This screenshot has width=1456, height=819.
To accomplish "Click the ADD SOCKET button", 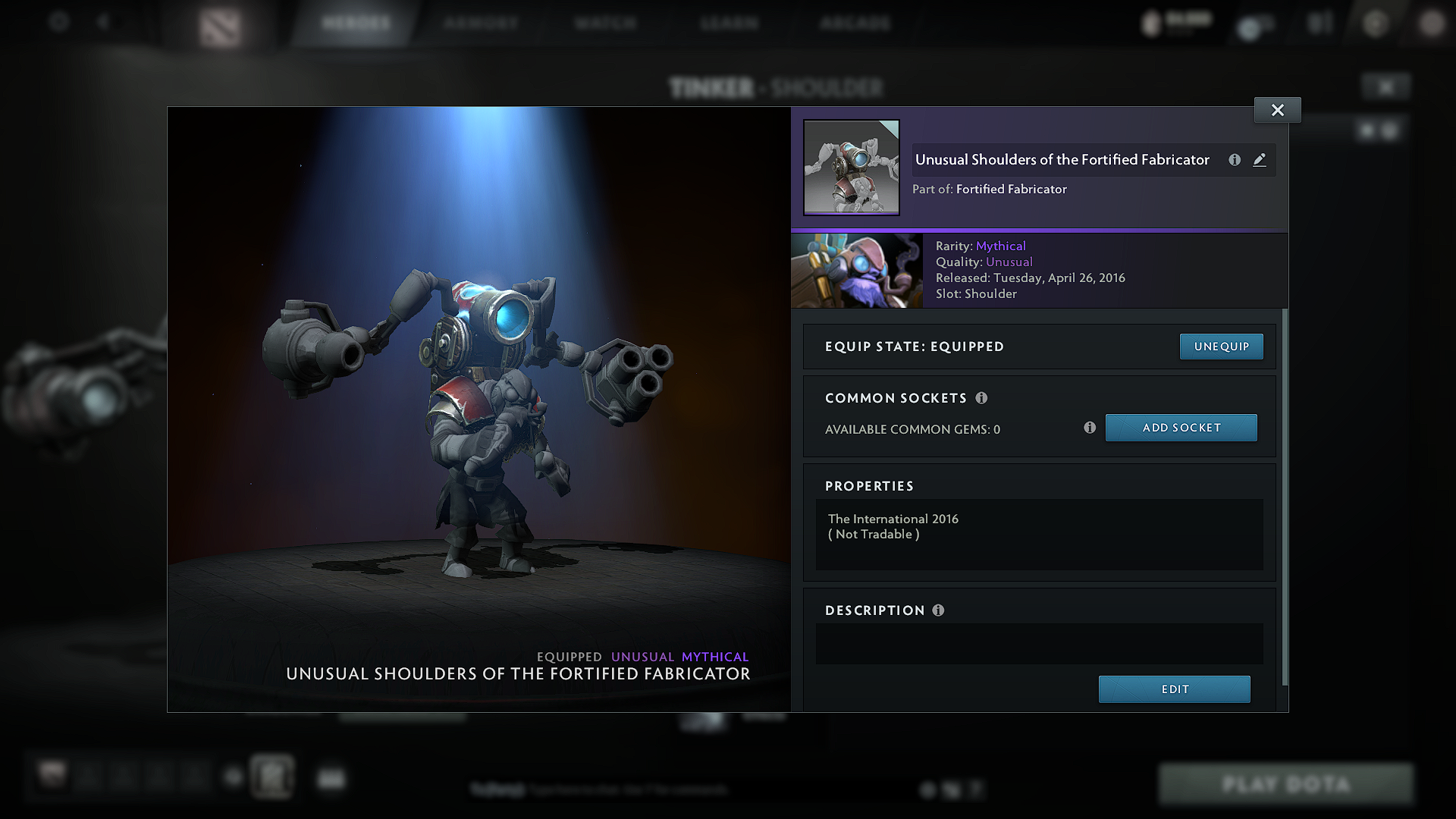I will coord(1181,427).
